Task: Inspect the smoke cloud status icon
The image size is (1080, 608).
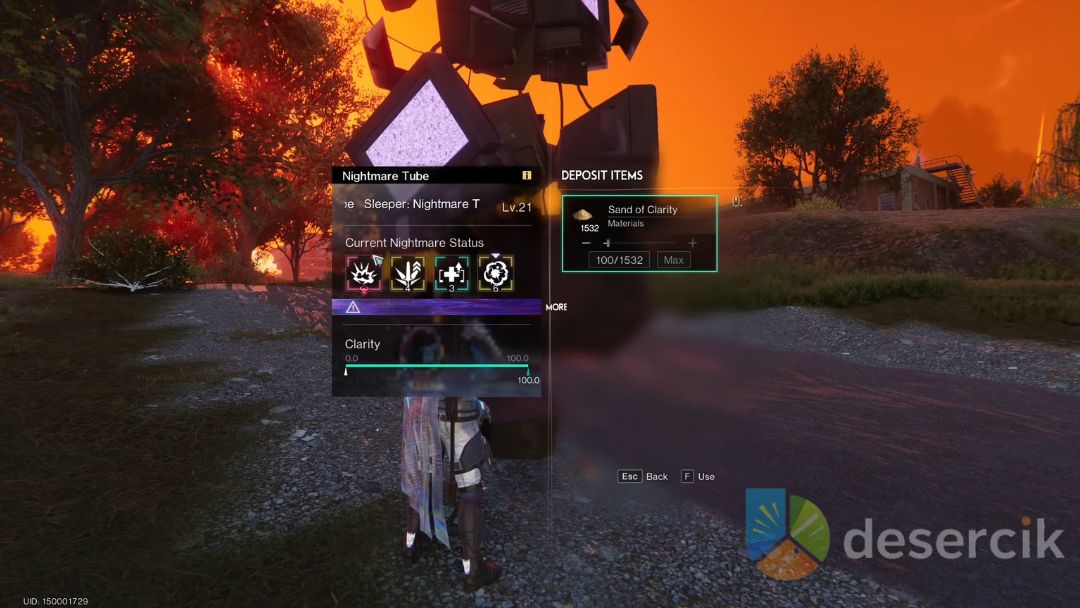Action: click(496, 273)
